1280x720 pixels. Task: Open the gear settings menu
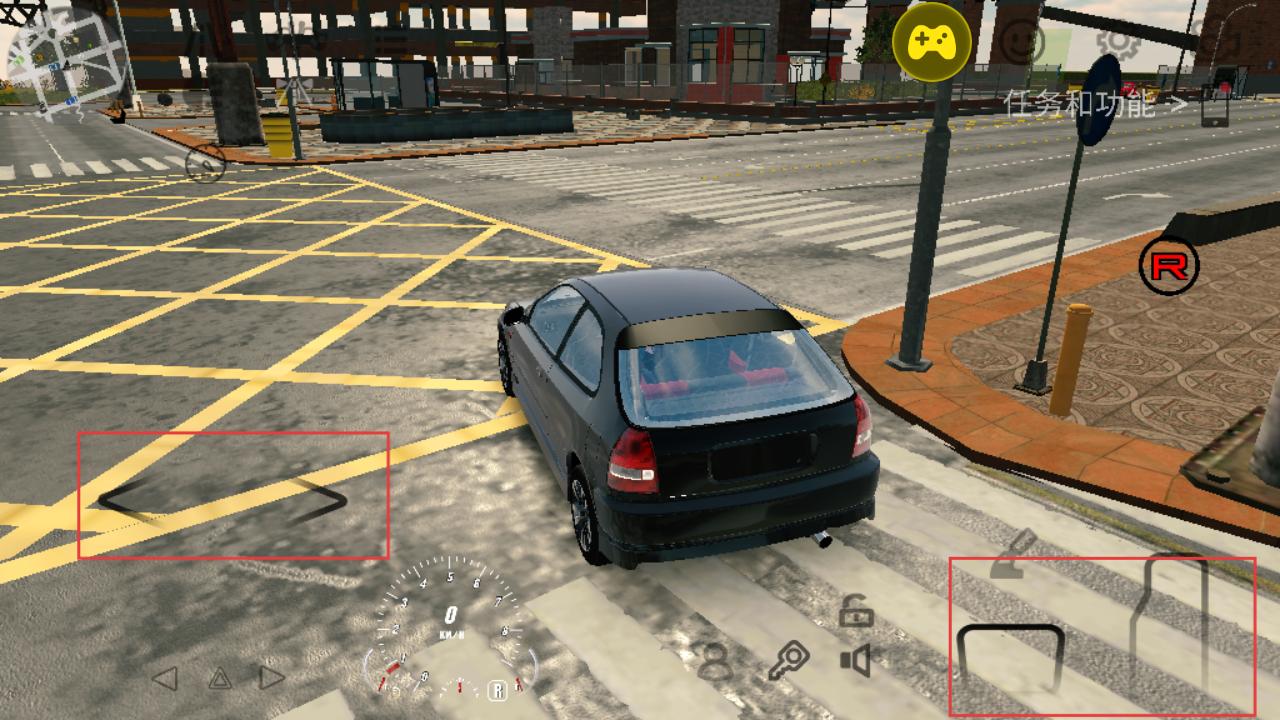pyautogui.click(x=1115, y=41)
